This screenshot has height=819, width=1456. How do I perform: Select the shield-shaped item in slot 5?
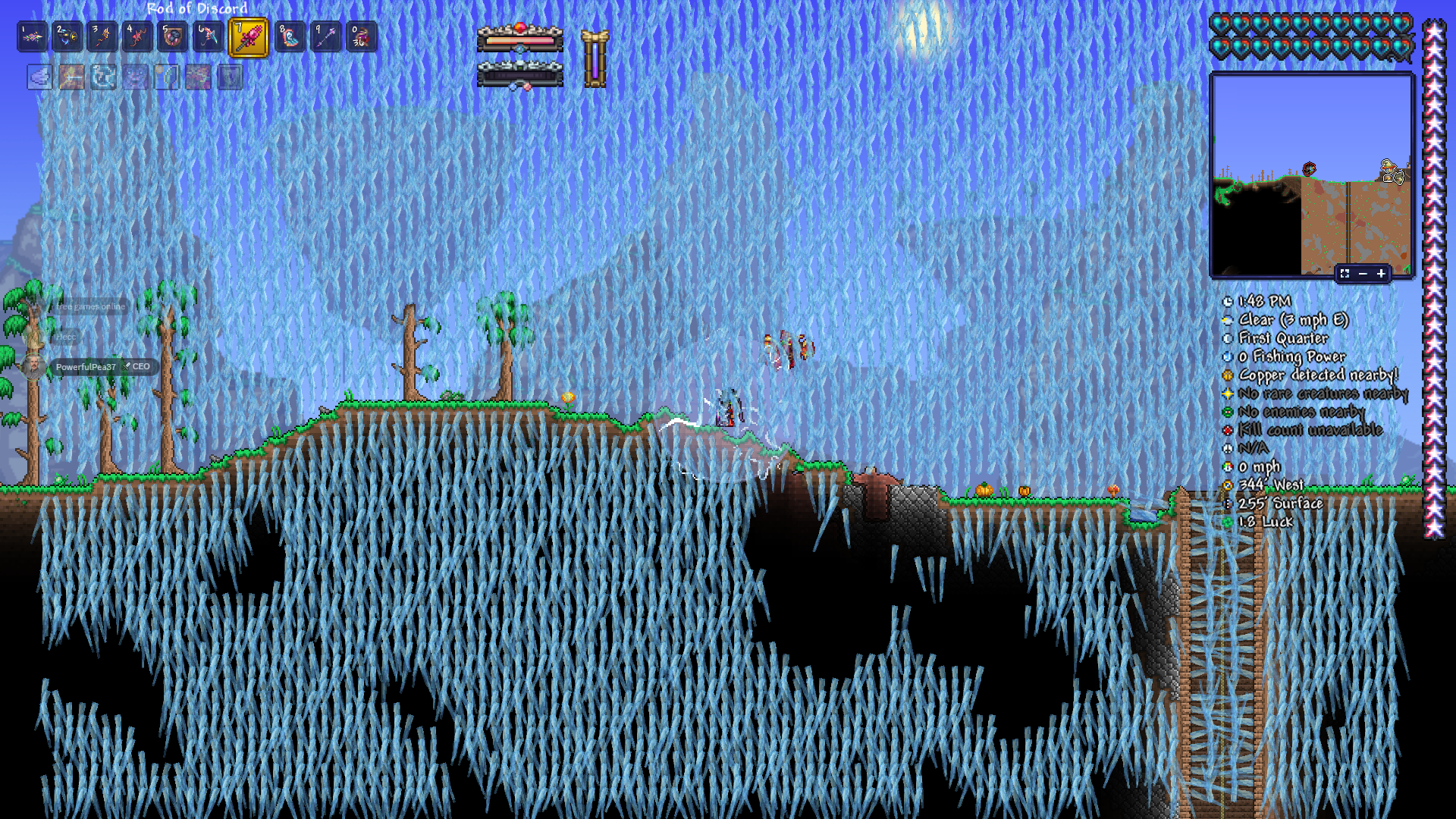172,37
